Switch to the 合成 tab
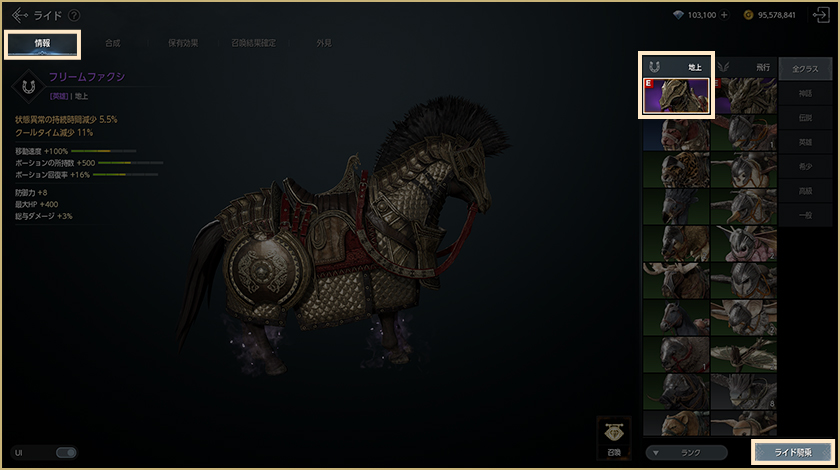The height and width of the screenshot is (470, 840). tap(112, 43)
